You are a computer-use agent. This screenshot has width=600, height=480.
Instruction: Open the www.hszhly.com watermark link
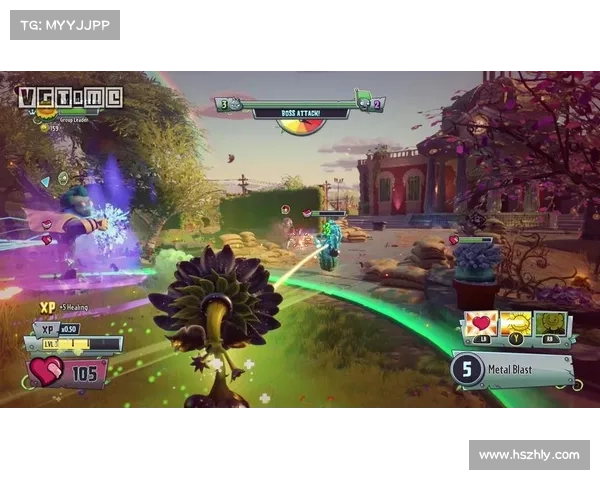[x=528, y=455]
